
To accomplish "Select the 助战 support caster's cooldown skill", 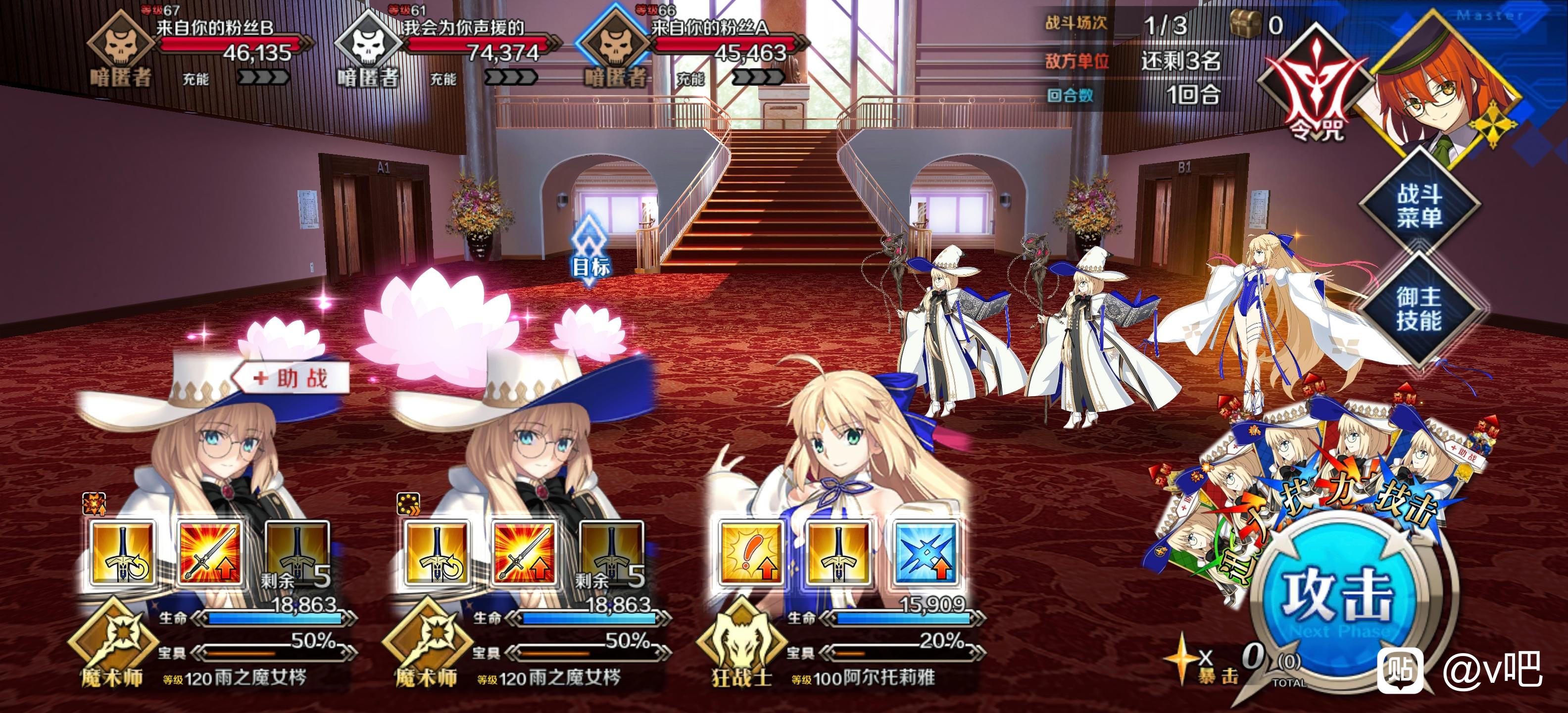I will [297, 552].
